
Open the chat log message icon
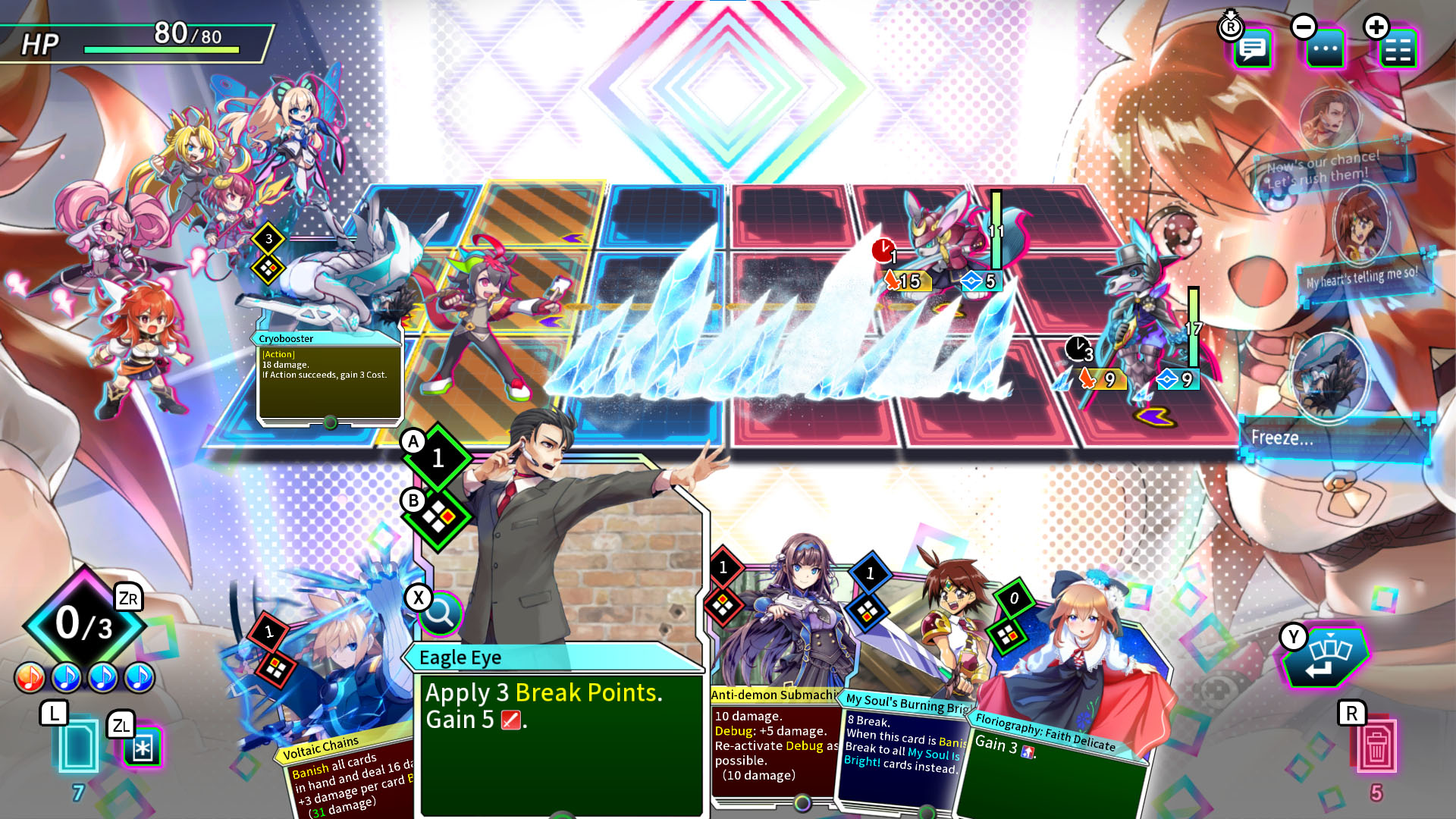[x=1253, y=48]
